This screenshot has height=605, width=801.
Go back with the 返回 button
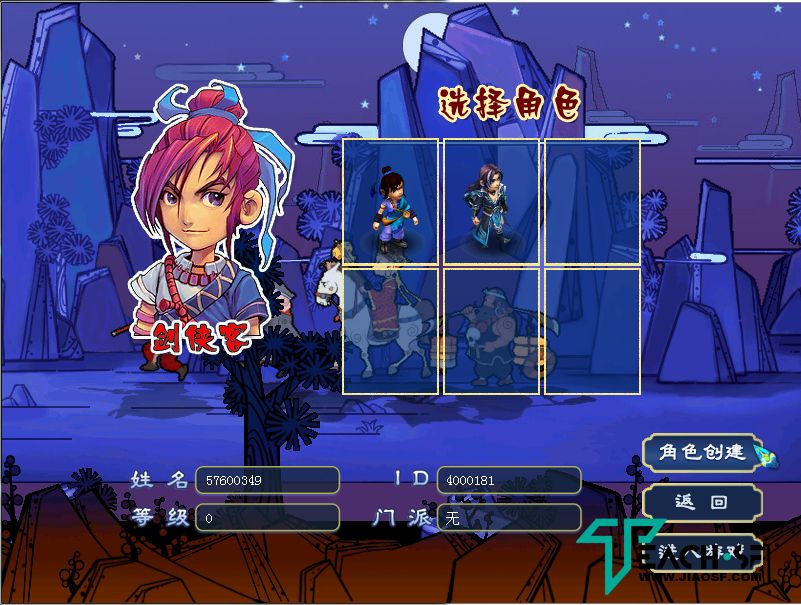tap(702, 502)
